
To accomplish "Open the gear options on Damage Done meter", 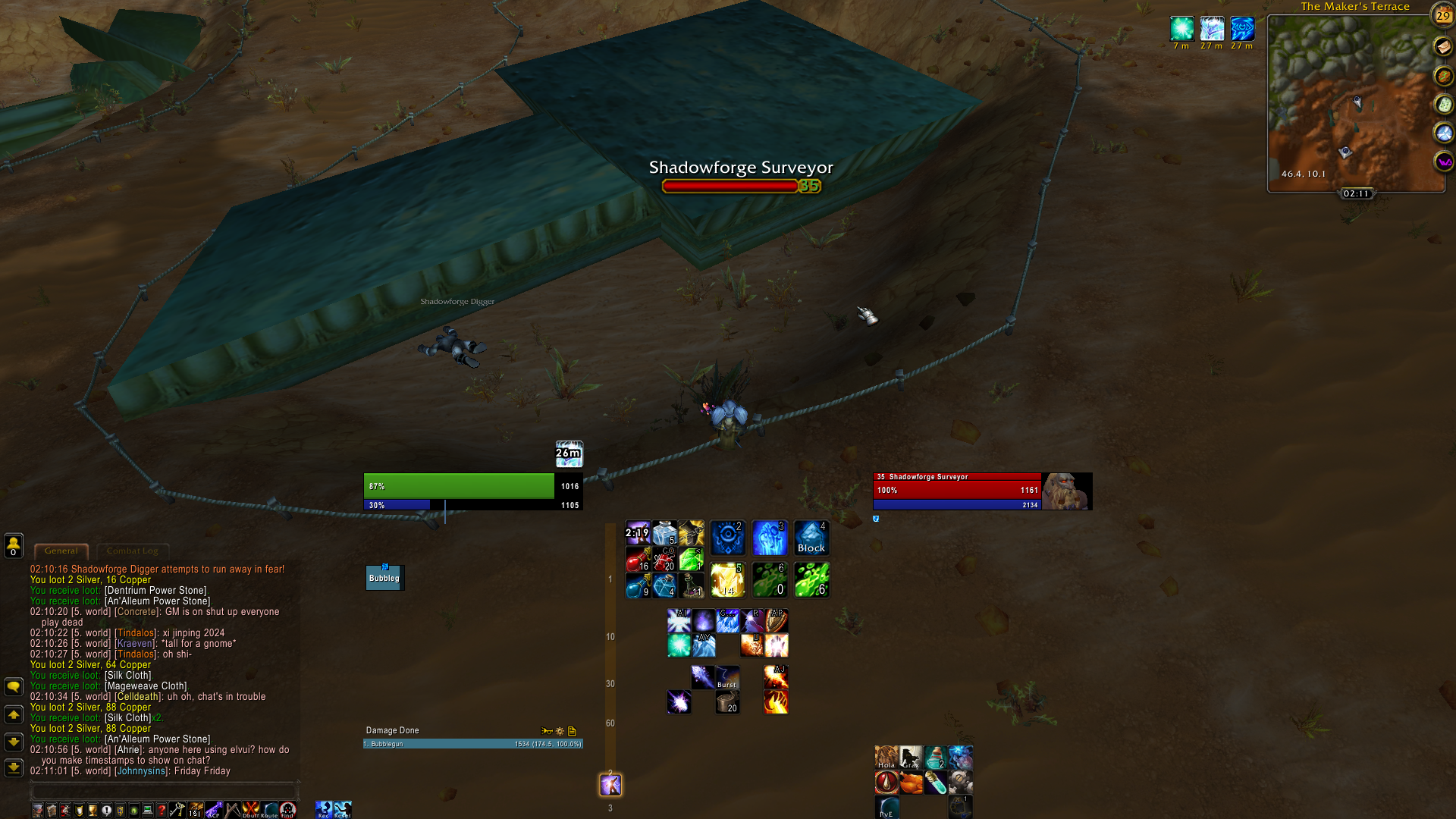I will tap(560, 731).
